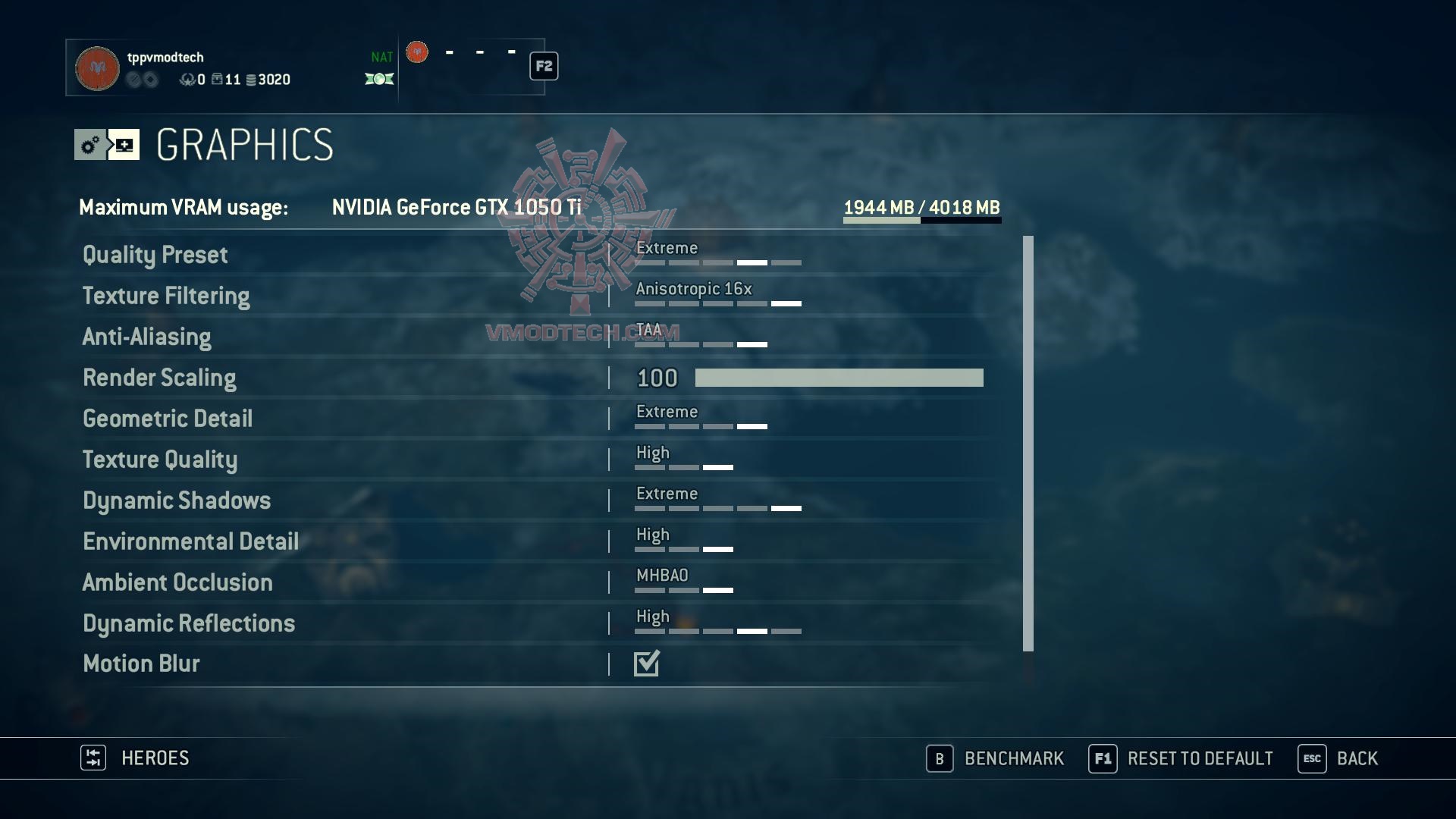Click the settings list scrollbar

pyautogui.click(x=1028, y=443)
